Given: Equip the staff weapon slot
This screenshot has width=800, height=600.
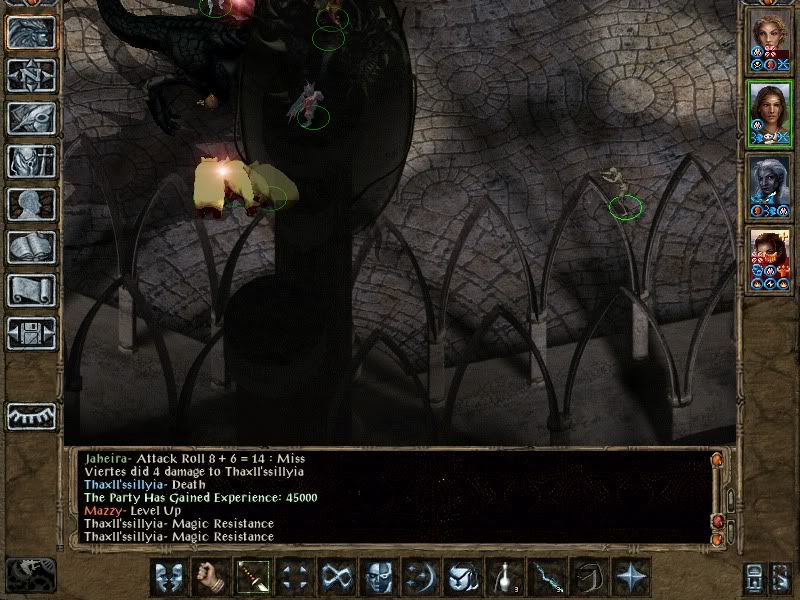Looking at the screenshot, I should click(251, 577).
